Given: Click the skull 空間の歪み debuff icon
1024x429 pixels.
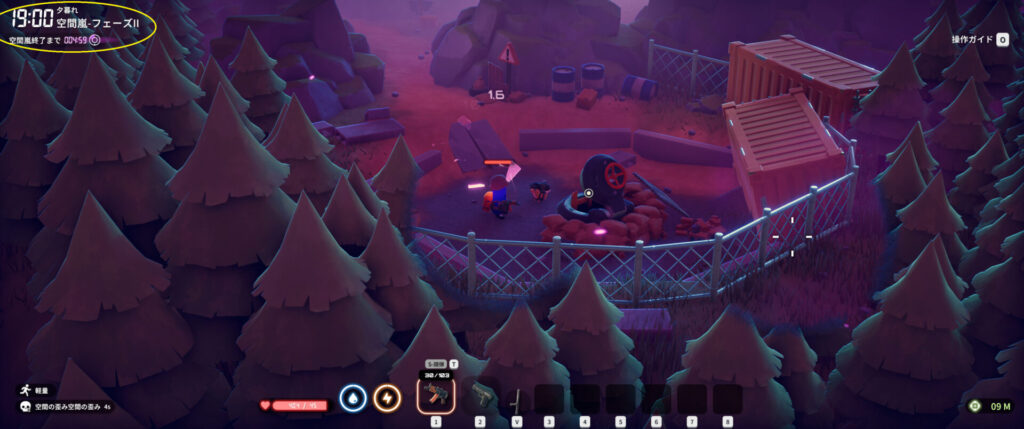Looking at the screenshot, I should [x=22, y=407].
